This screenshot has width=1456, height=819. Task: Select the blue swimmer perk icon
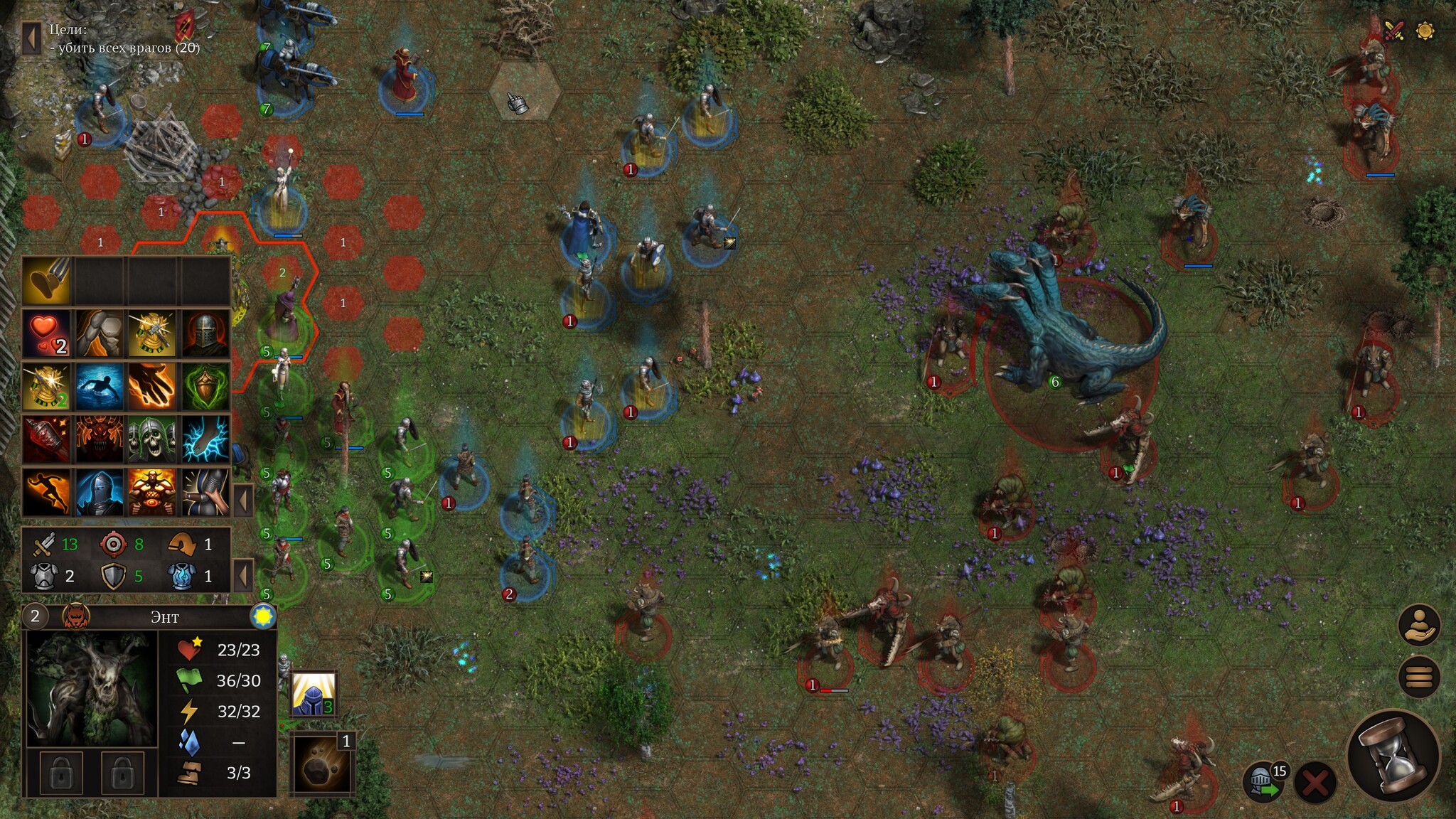point(100,386)
